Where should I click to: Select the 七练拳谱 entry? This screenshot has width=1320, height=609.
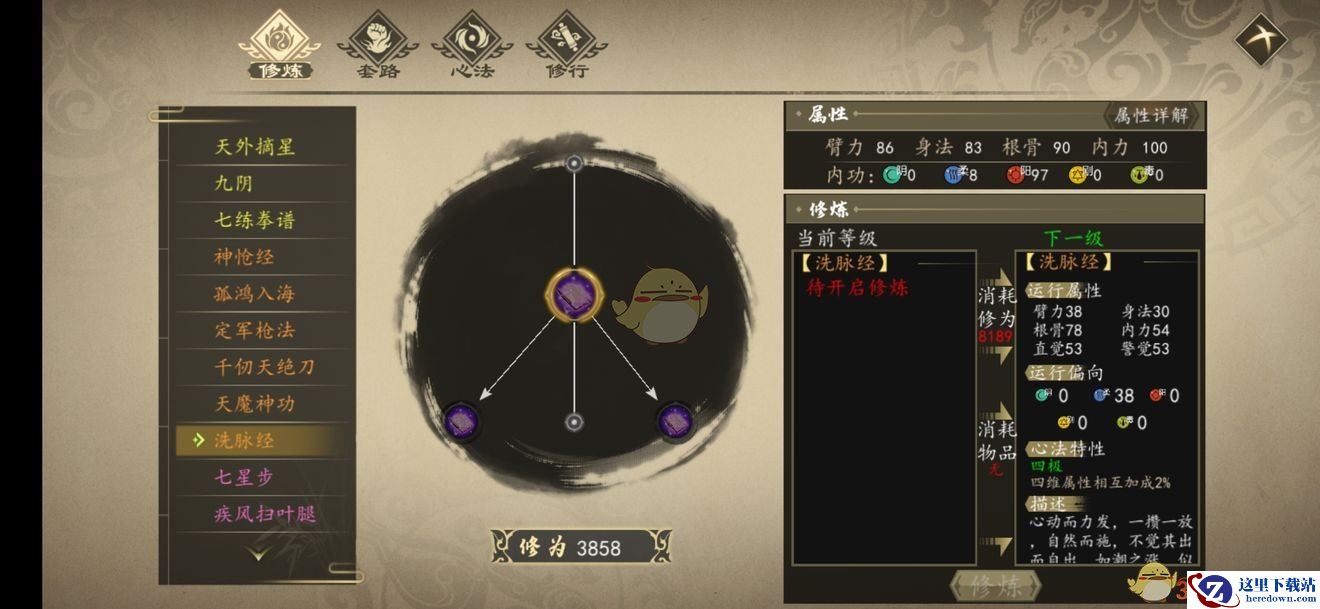pos(256,220)
